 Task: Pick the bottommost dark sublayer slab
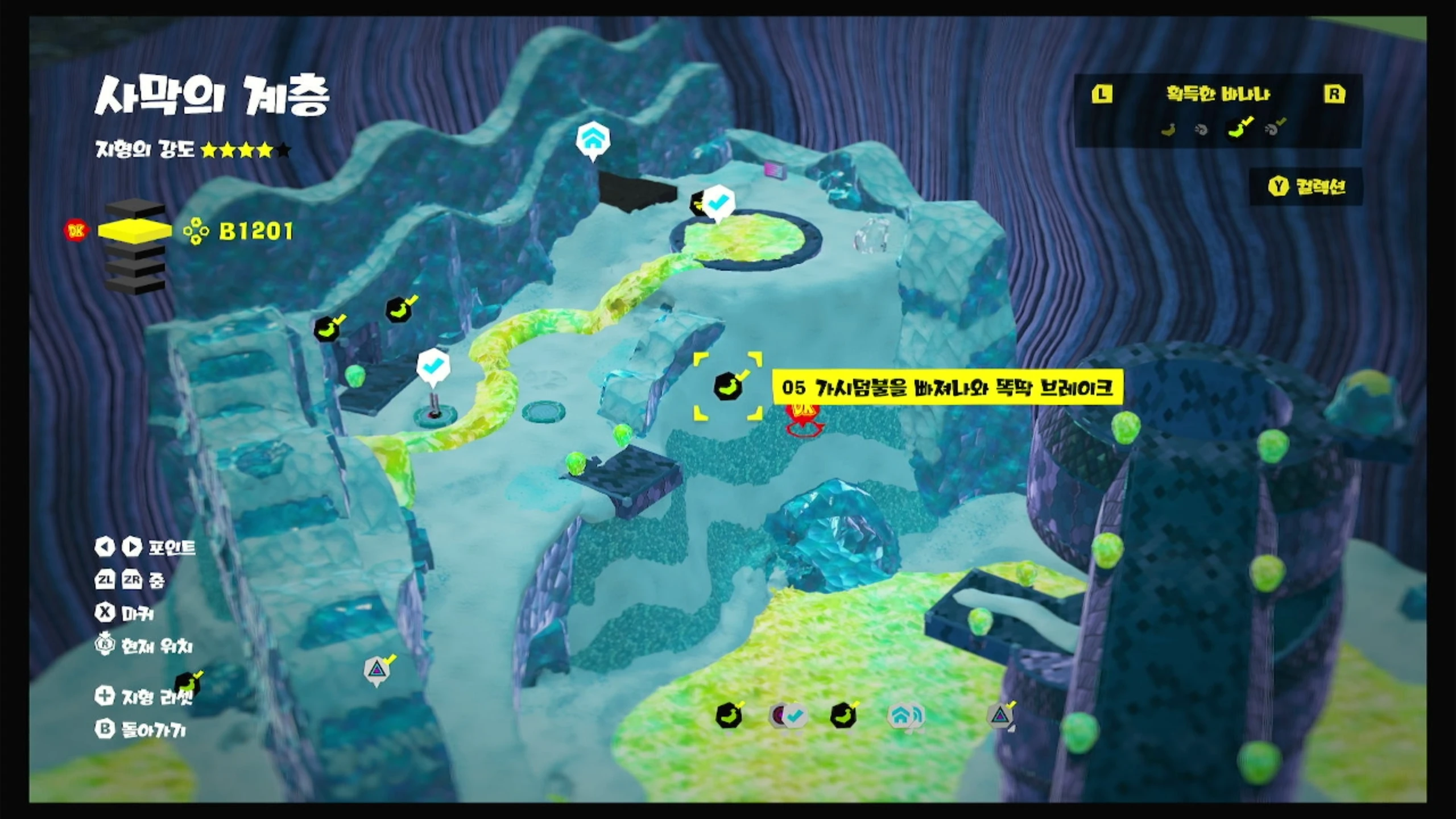click(135, 284)
